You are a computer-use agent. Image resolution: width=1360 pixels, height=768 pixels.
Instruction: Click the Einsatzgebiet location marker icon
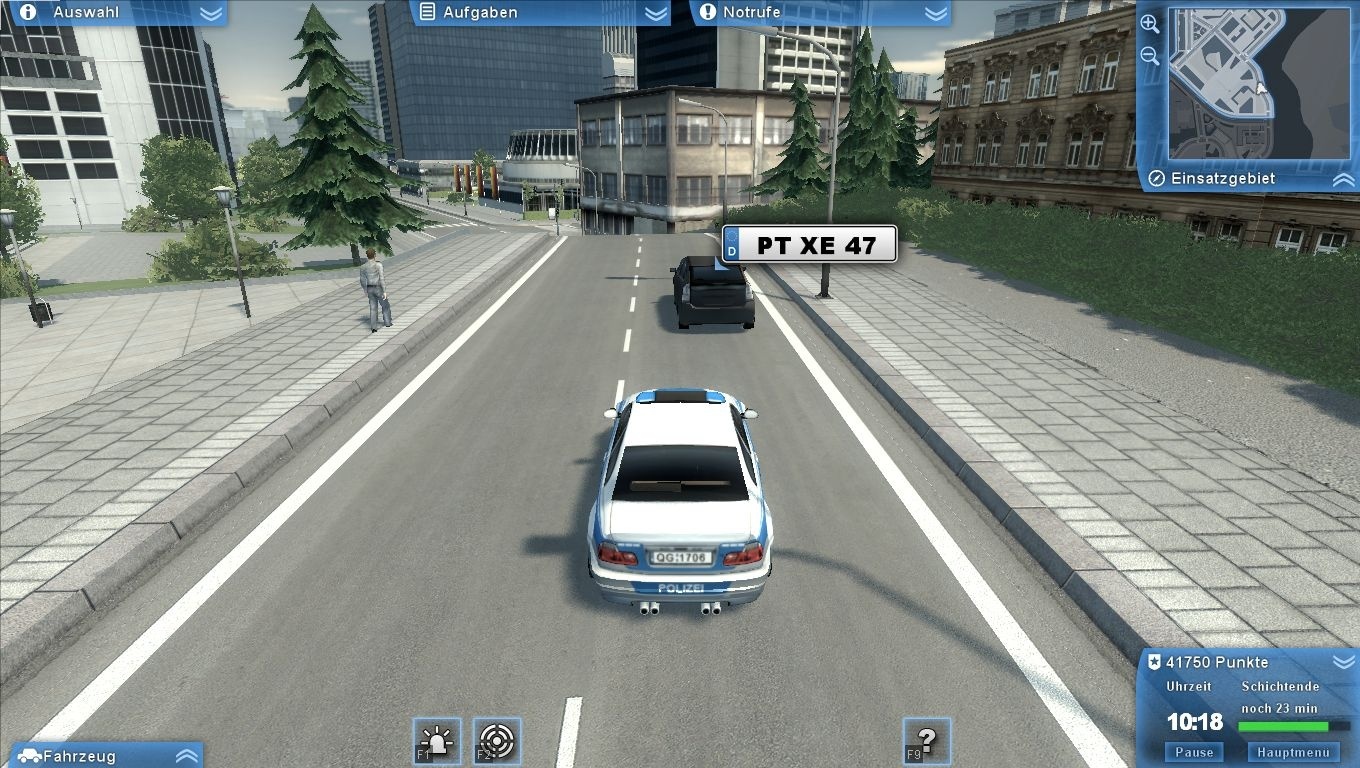pos(1157,178)
